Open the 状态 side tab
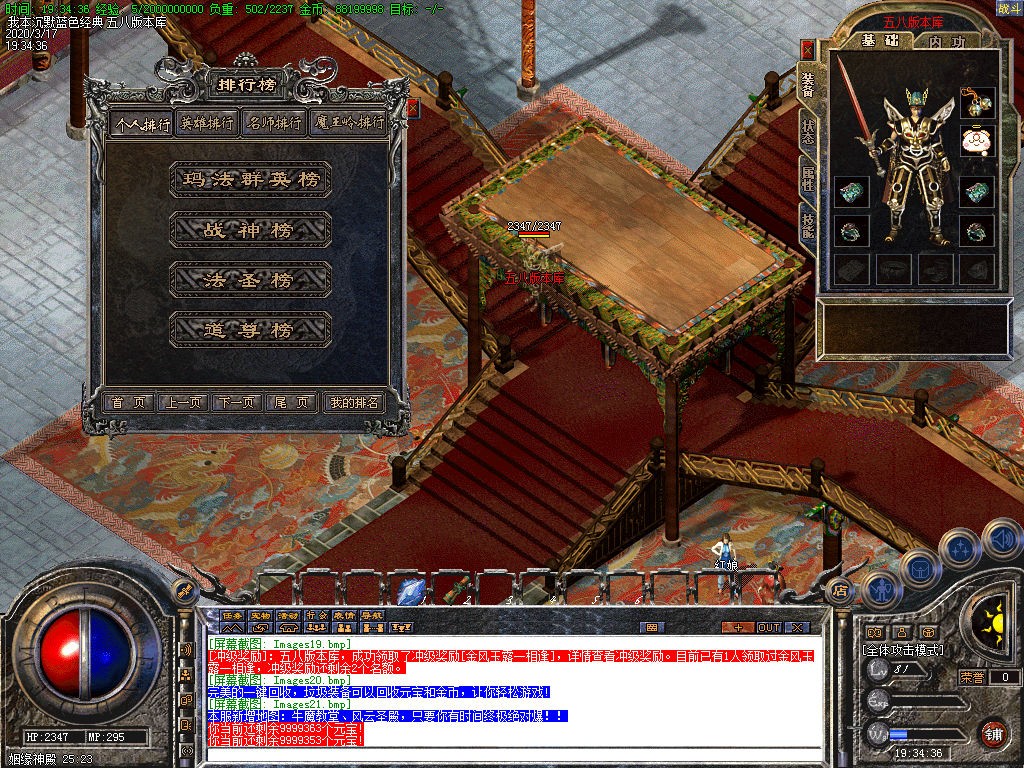The width and height of the screenshot is (1024, 768). [x=807, y=135]
